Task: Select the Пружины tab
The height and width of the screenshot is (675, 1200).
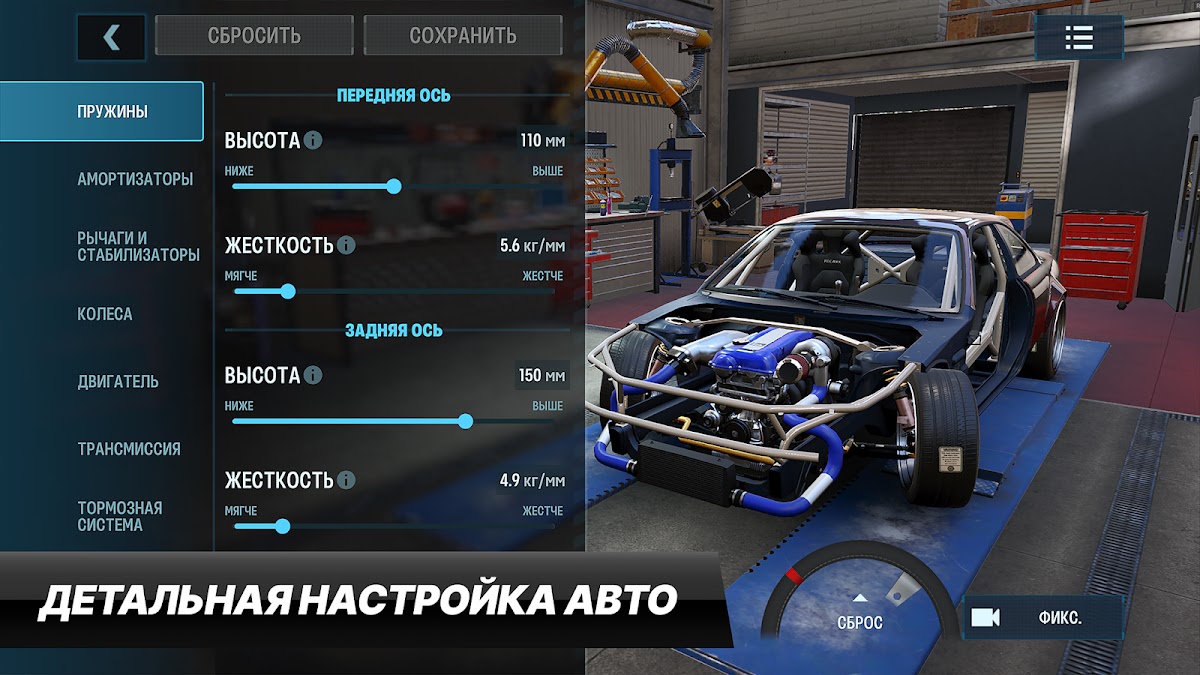Action: click(x=112, y=111)
